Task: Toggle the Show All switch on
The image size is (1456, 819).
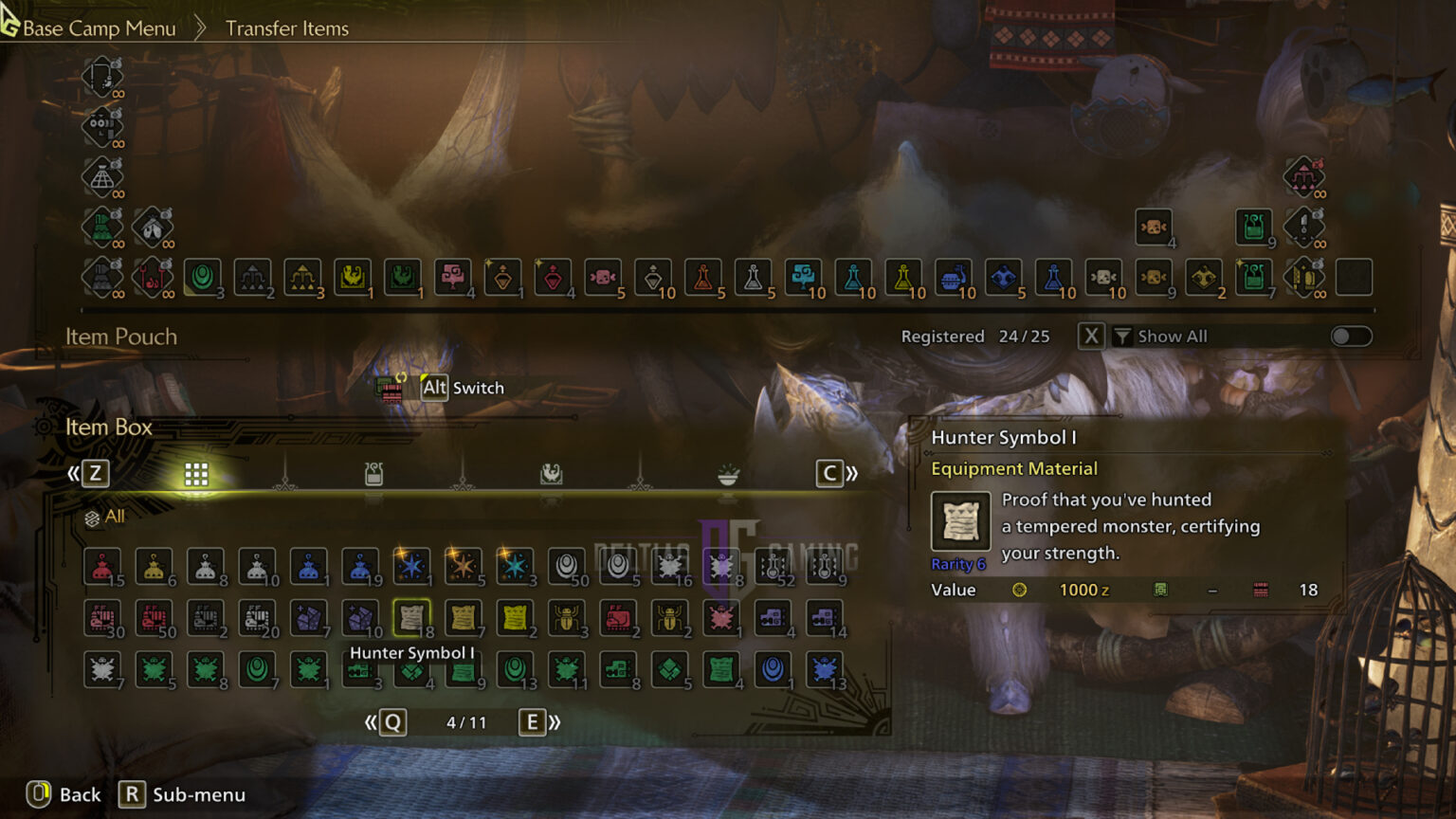Action: coord(1351,336)
